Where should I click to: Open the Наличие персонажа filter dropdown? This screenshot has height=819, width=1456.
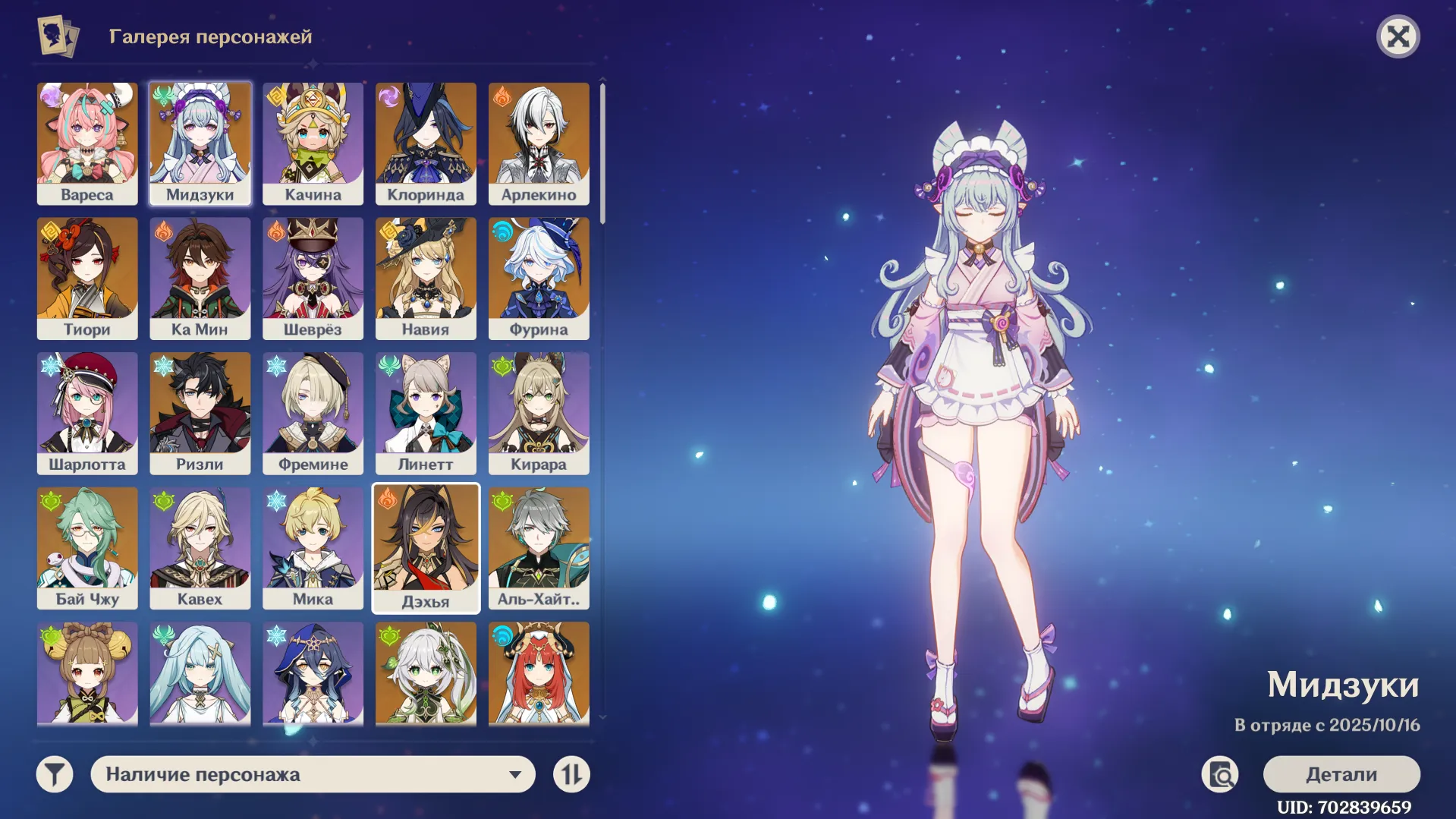click(x=313, y=774)
